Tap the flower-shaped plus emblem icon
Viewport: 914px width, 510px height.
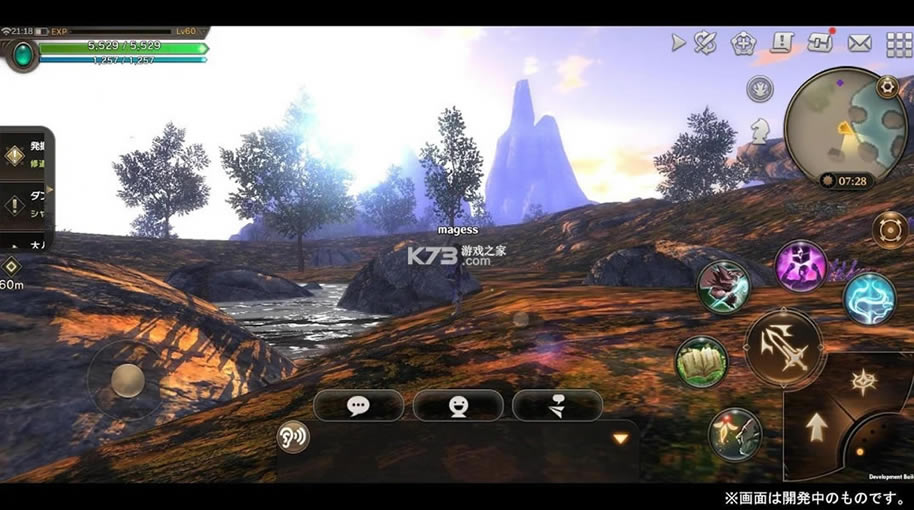tap(743, 43)
